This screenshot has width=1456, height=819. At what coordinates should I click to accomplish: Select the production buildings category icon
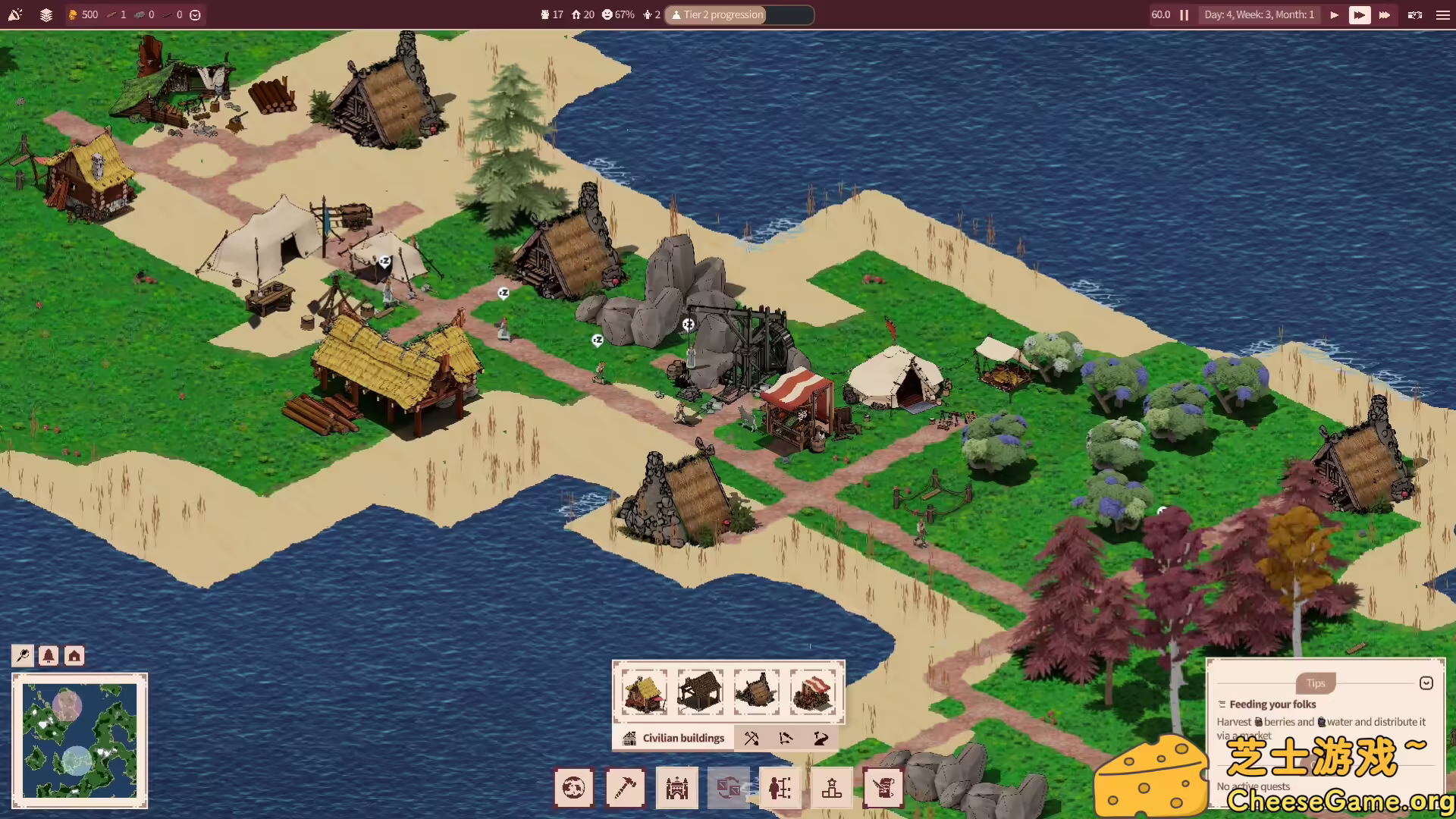(x=752, y=737)
